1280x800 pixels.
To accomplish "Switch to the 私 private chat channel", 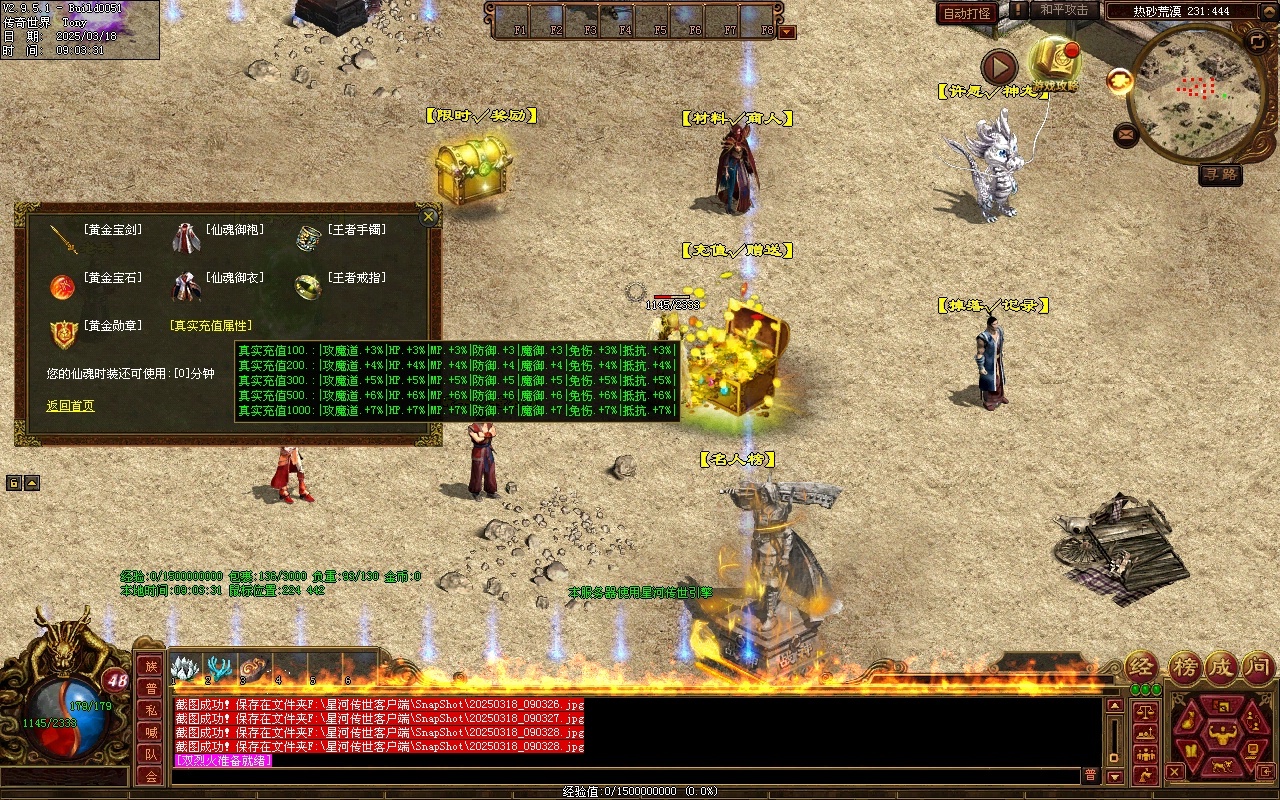I will pos(150,711).
